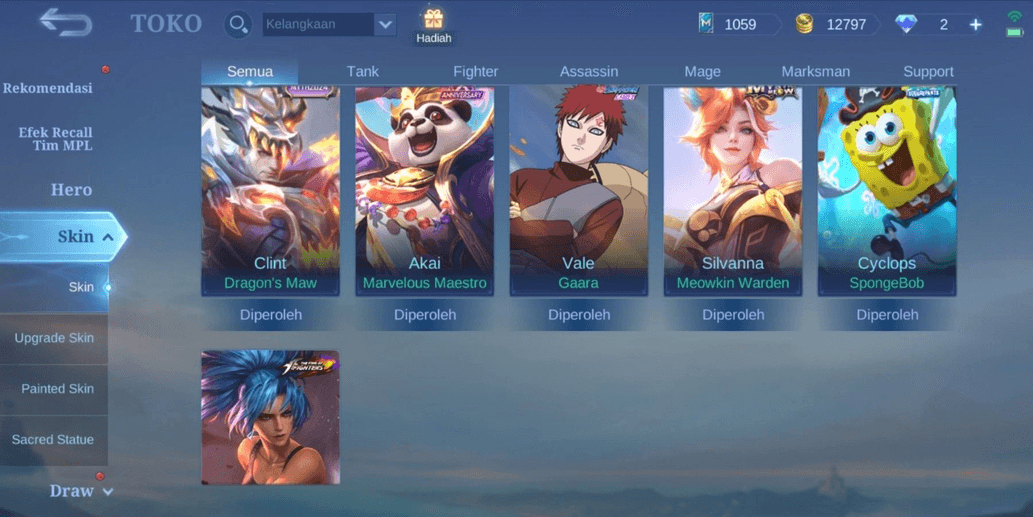Open the Upgrade Skin submenu

[x=54, y=338]
